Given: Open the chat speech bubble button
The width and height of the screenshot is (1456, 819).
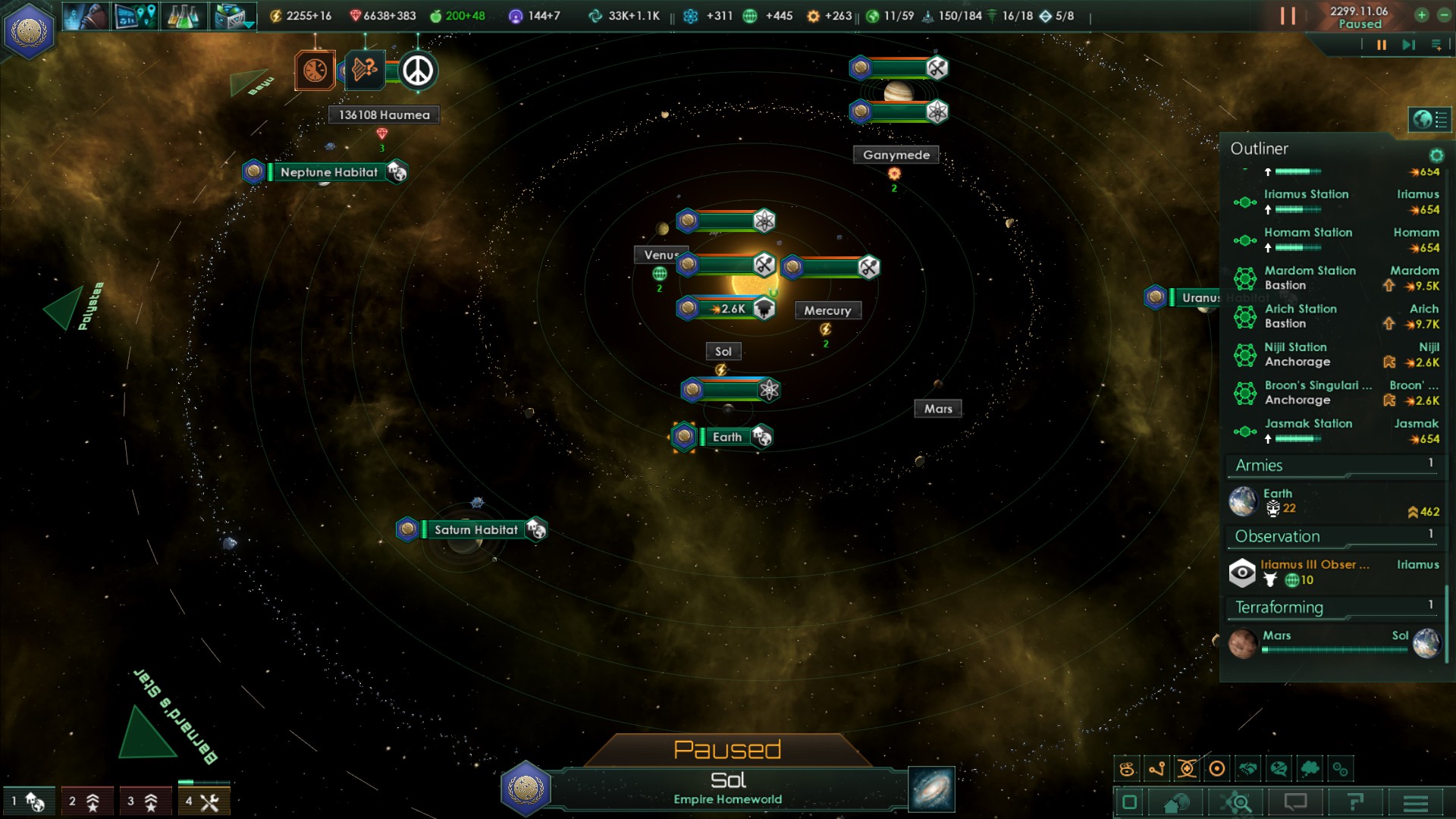Looking at the screenshot, I should (1295, 802).
